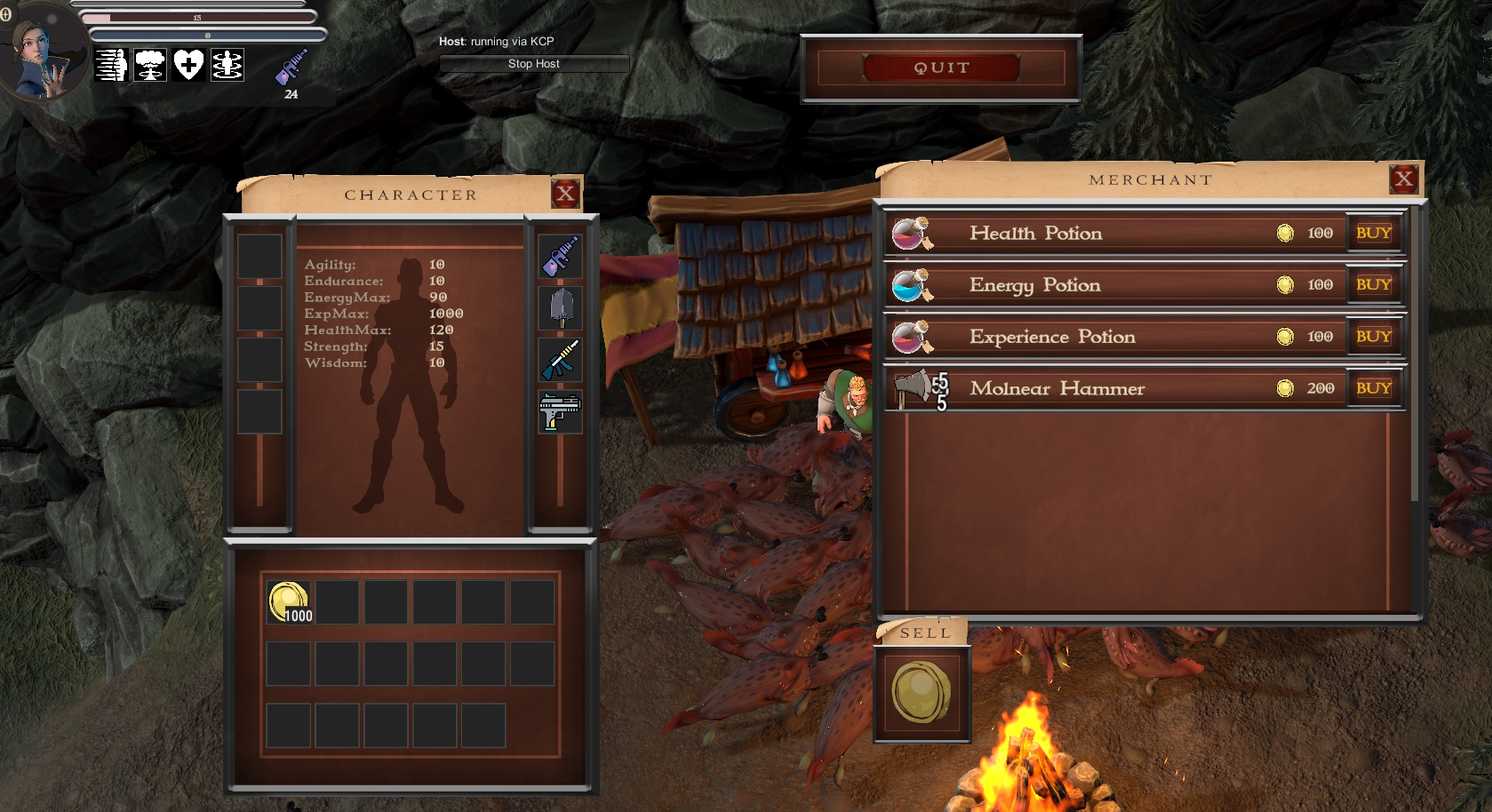Click the gold coin Sell slot
Image resolution: width=1492 pixels, height=812 pixels.
(922, 693)
